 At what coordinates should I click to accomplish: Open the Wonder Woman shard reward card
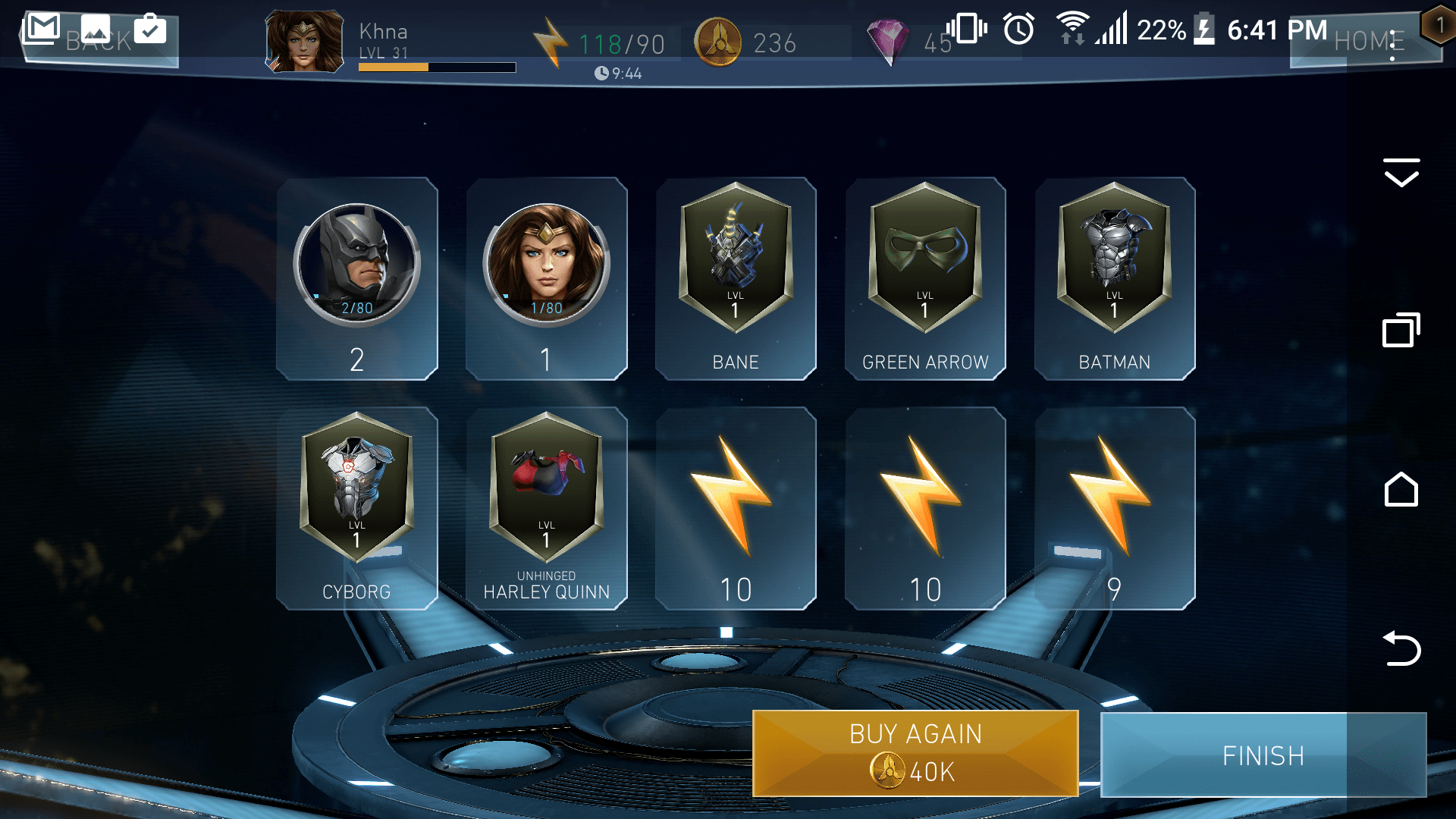click(546, 277)
